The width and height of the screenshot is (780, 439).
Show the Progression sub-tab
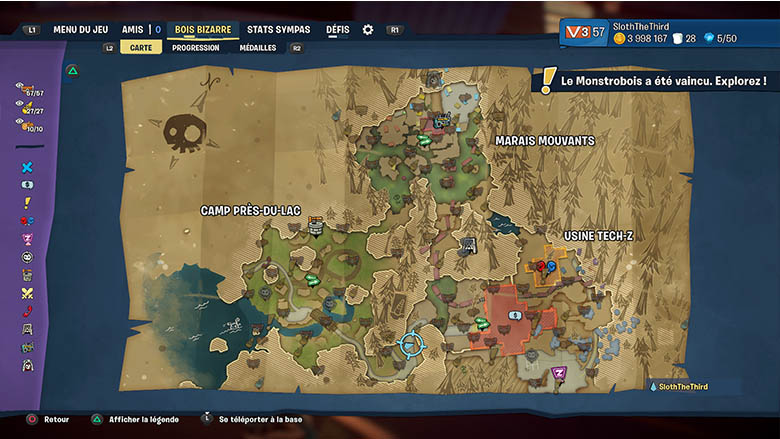coord(195,47)
